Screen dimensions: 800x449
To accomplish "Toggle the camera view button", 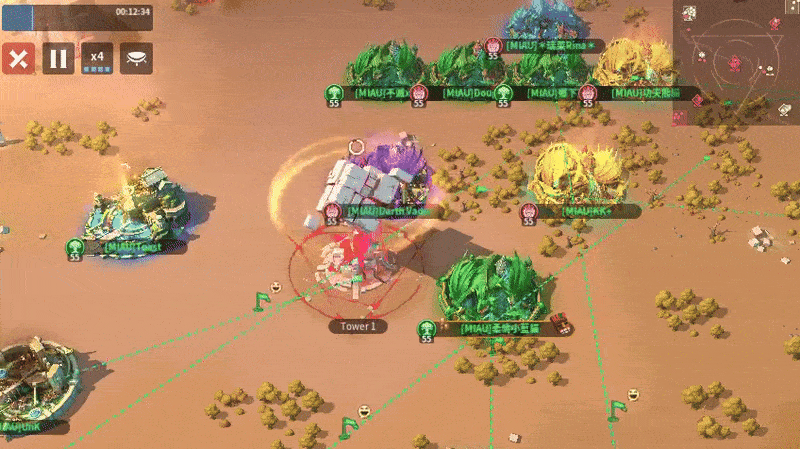I will [x=137, y=58].
